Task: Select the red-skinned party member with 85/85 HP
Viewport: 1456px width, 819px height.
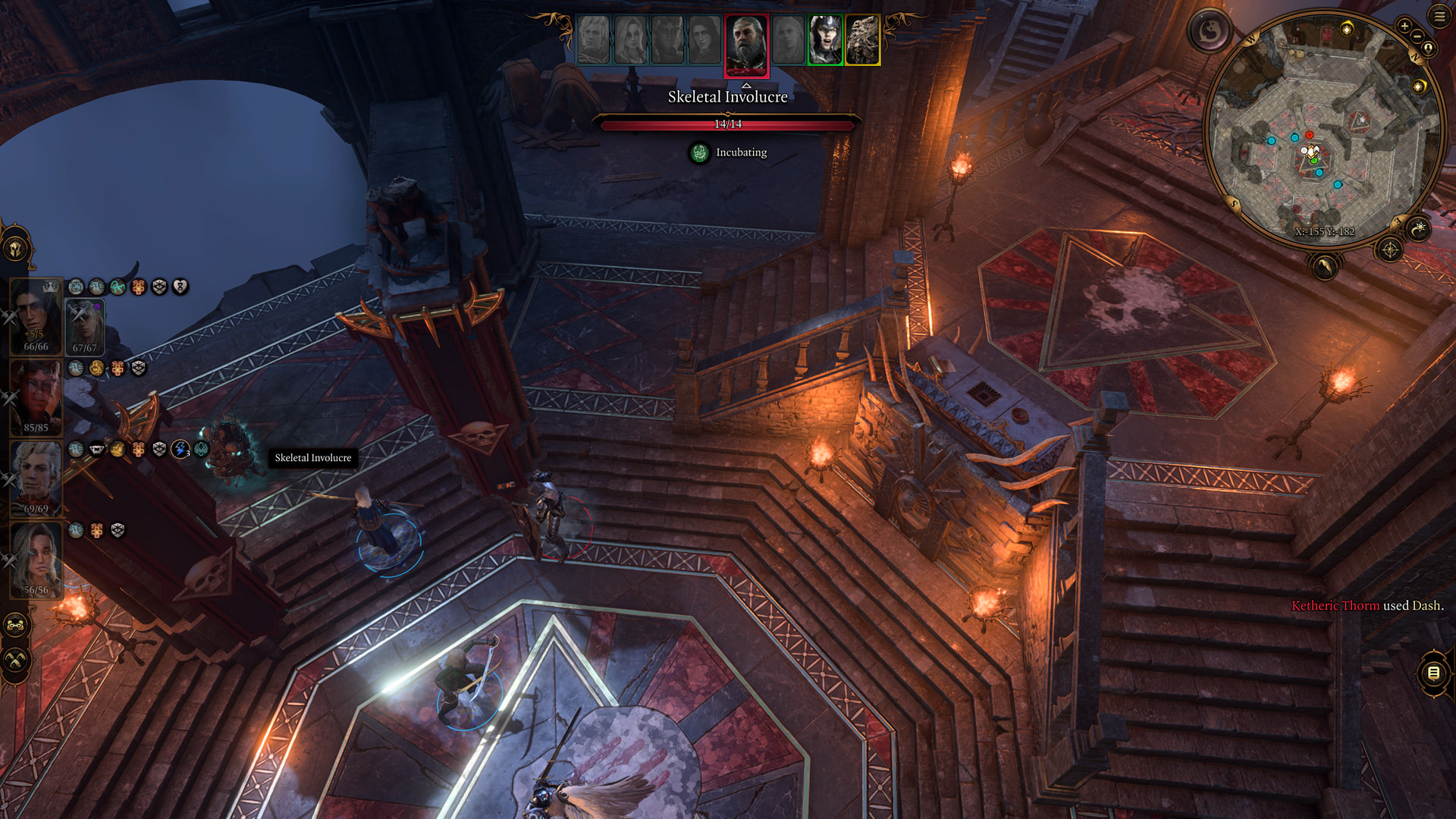Action: point(36,397)
